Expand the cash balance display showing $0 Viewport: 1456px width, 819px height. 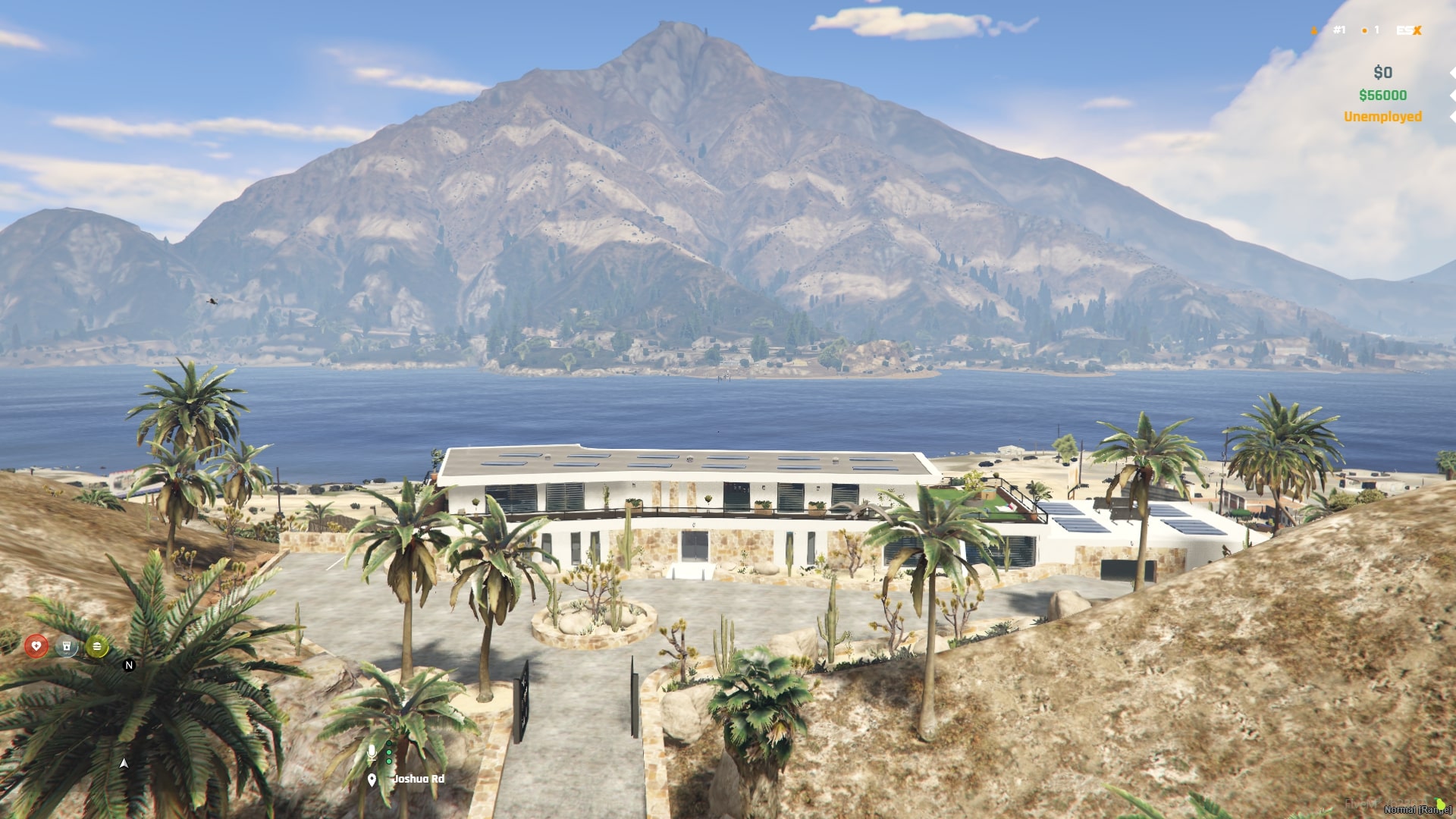pyautogui.click(x=1383, y=72)
